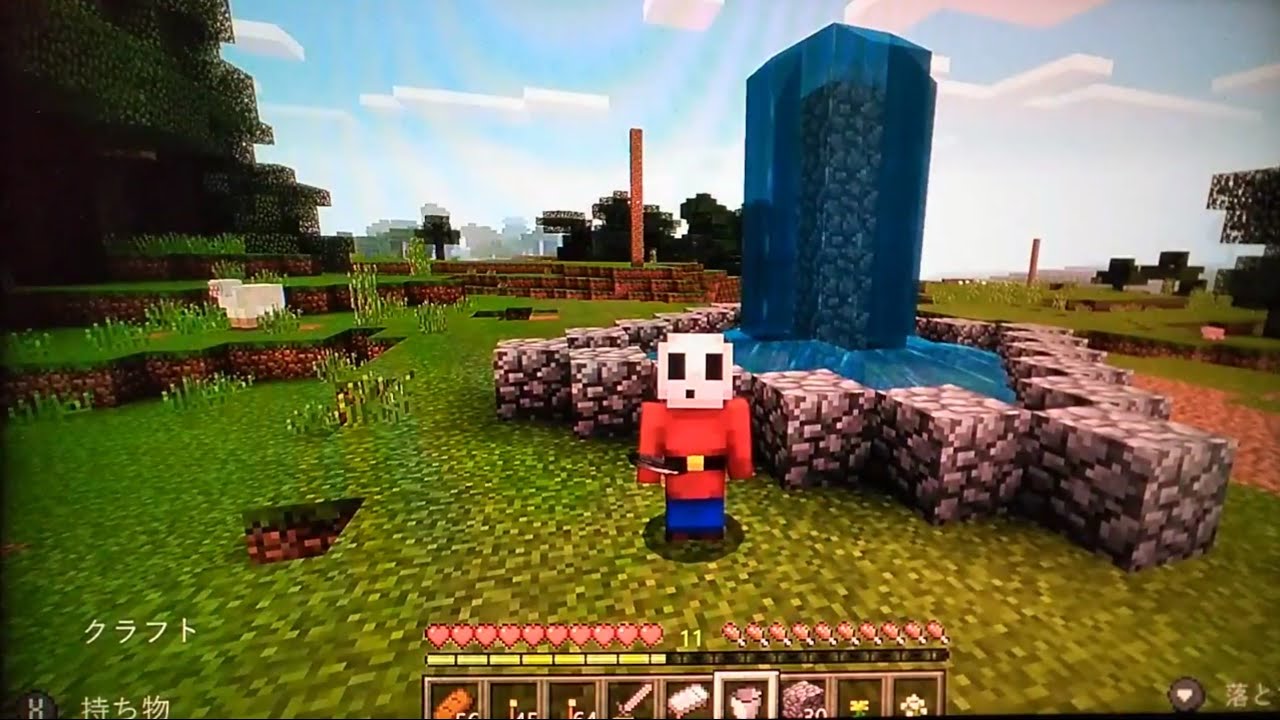This screenshot has width=1280, height=720.
Task: Open the クラフト crafting menu
Action: pos(140,632)
